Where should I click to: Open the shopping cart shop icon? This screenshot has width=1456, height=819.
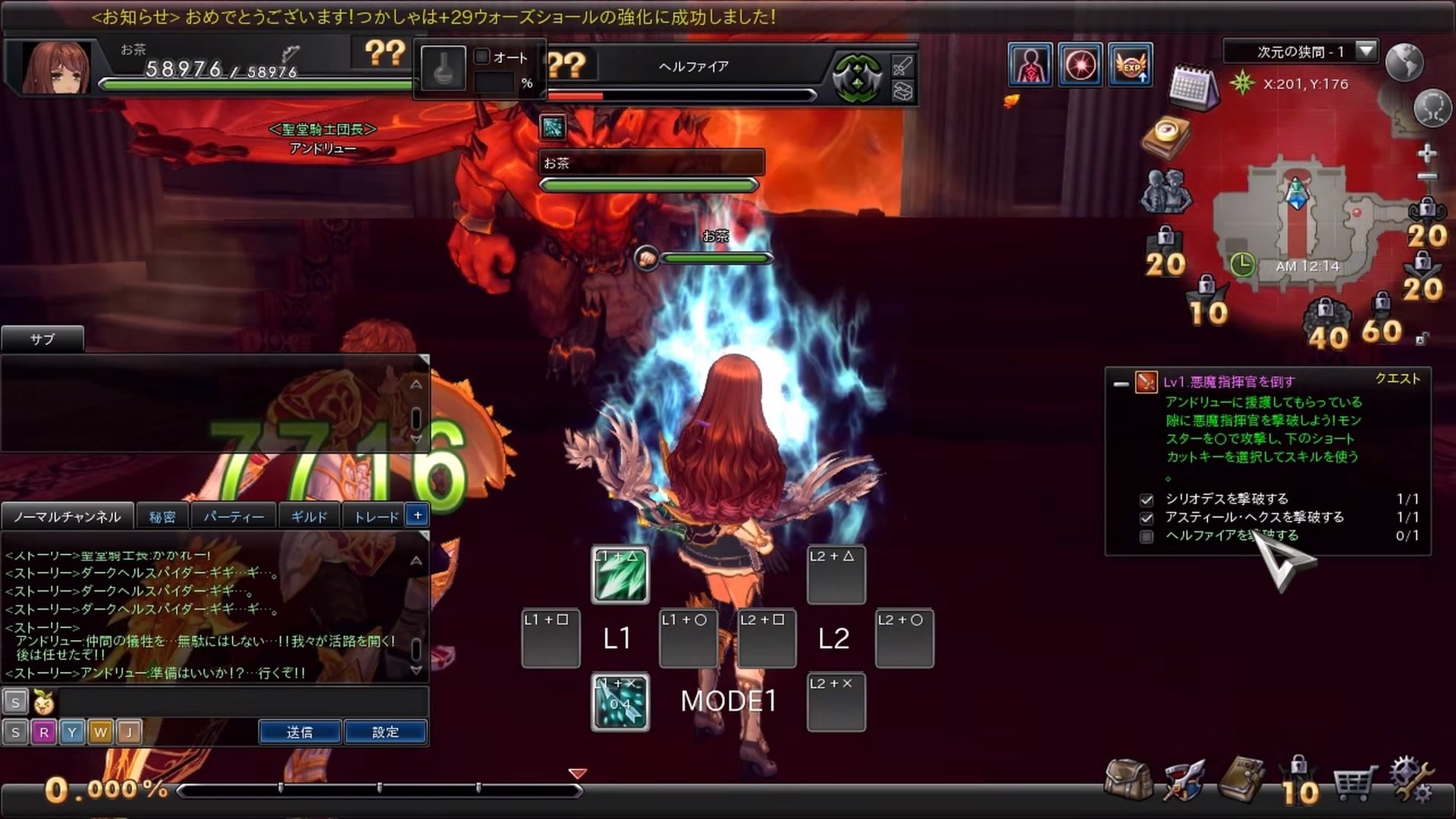(1354, 783)
